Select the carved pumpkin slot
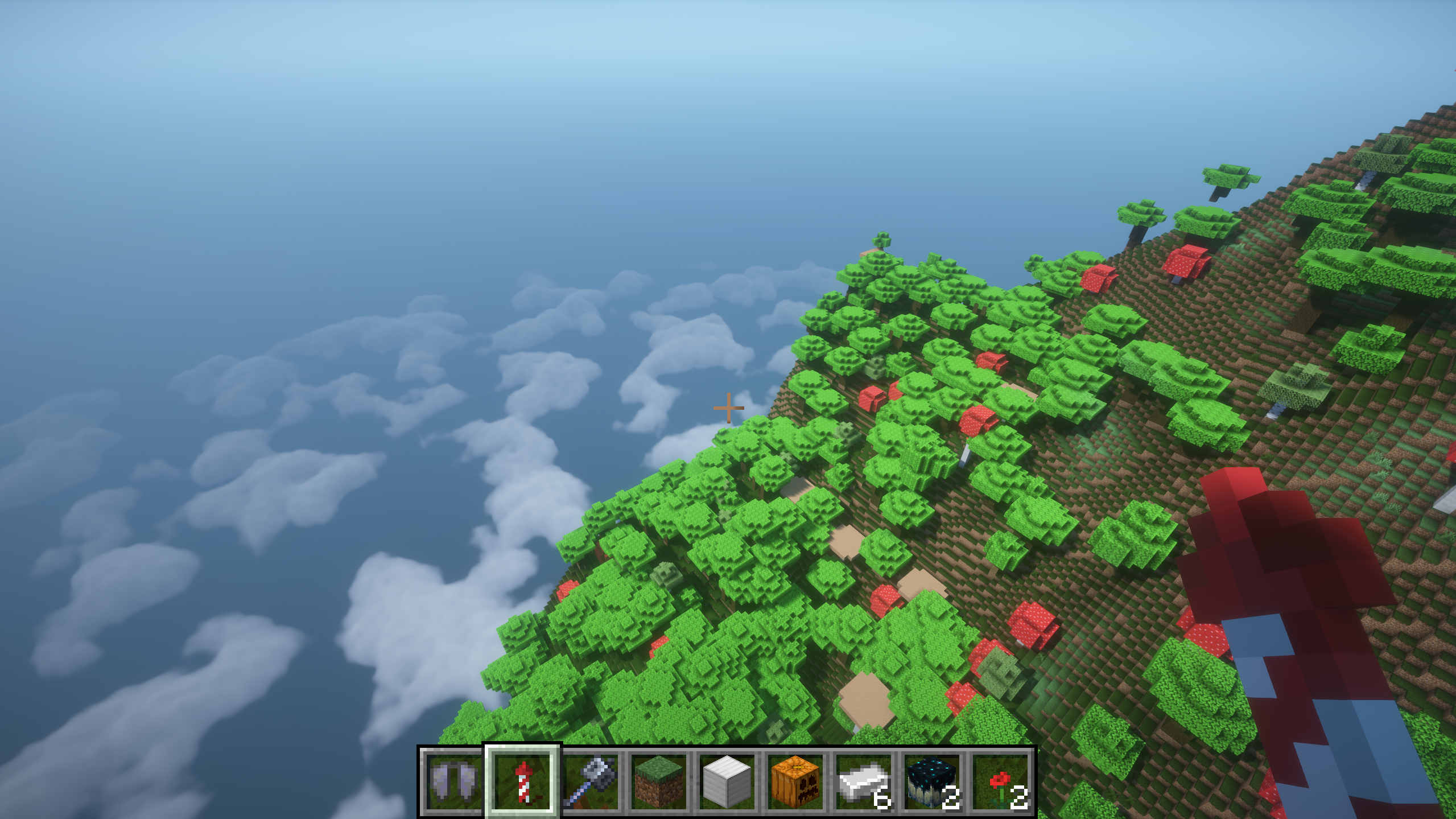 795,781
